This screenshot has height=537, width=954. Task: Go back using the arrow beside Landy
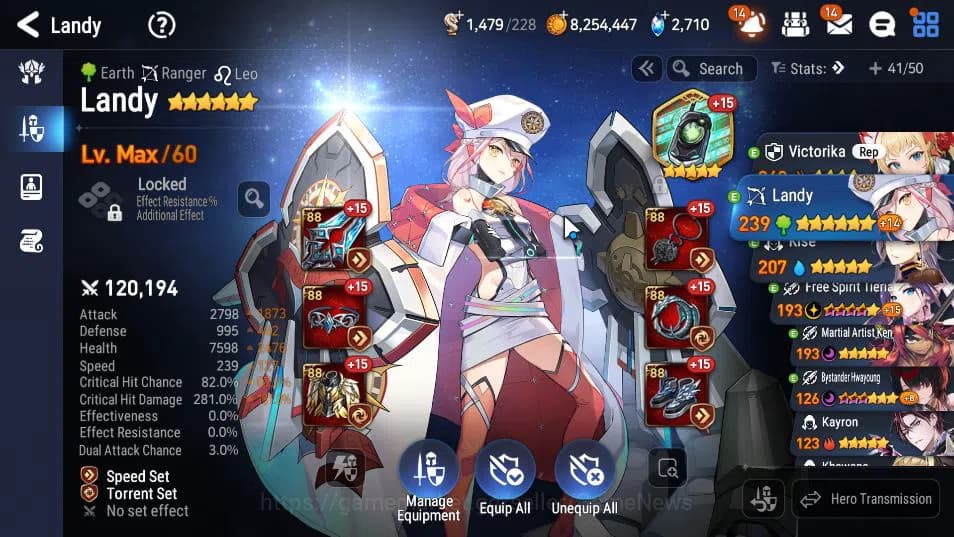(x=28, y=24)
